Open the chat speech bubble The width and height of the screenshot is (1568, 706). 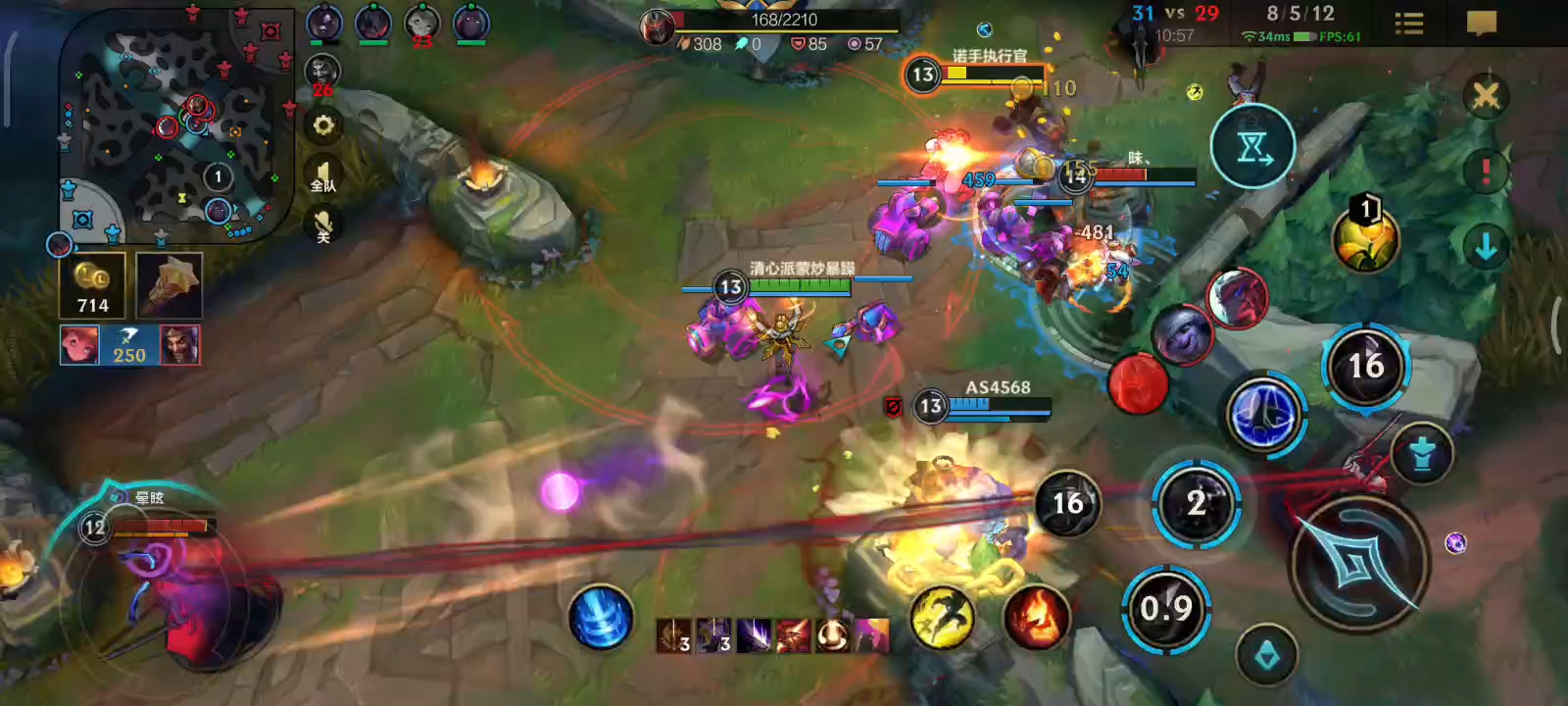1481,24
